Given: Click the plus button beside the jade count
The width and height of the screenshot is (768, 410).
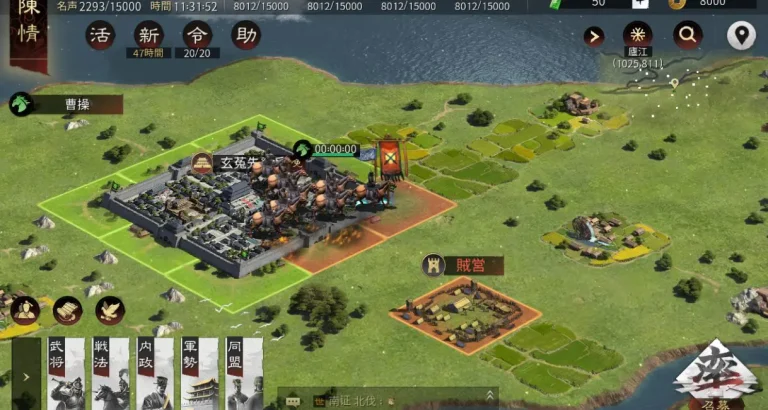Looking at the screenshot, I should pos(640,4).
